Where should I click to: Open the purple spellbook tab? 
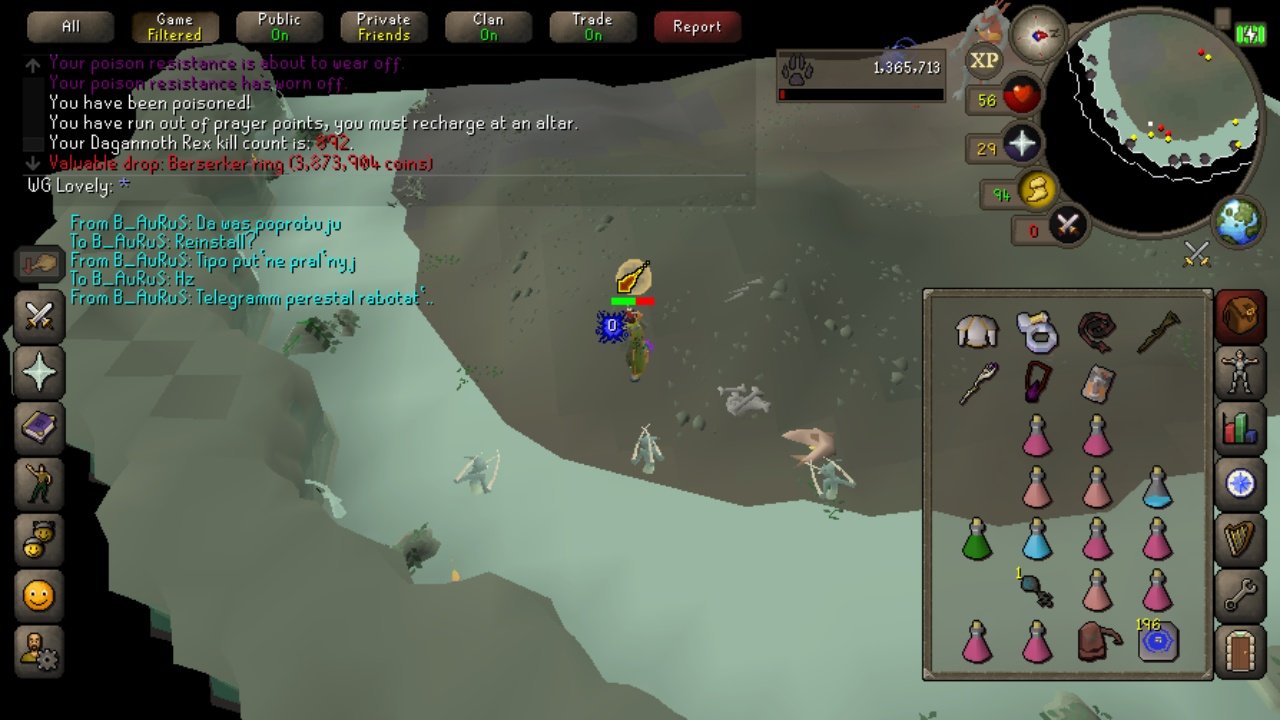tap(39, 428)
